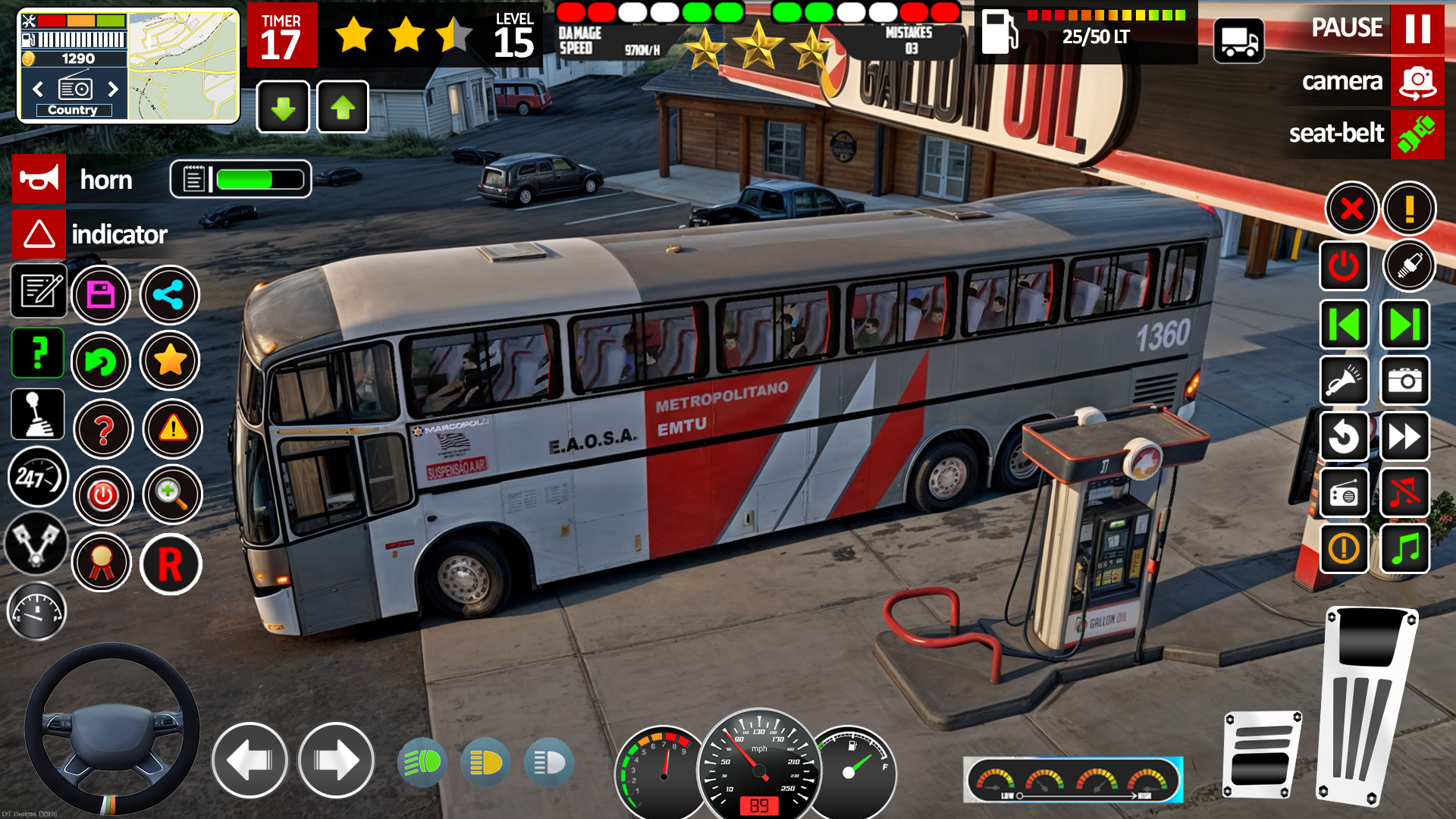This screenshot has height=819, width=1456.
Task: Open the PAUSE menu
Action: [1419, 30]
